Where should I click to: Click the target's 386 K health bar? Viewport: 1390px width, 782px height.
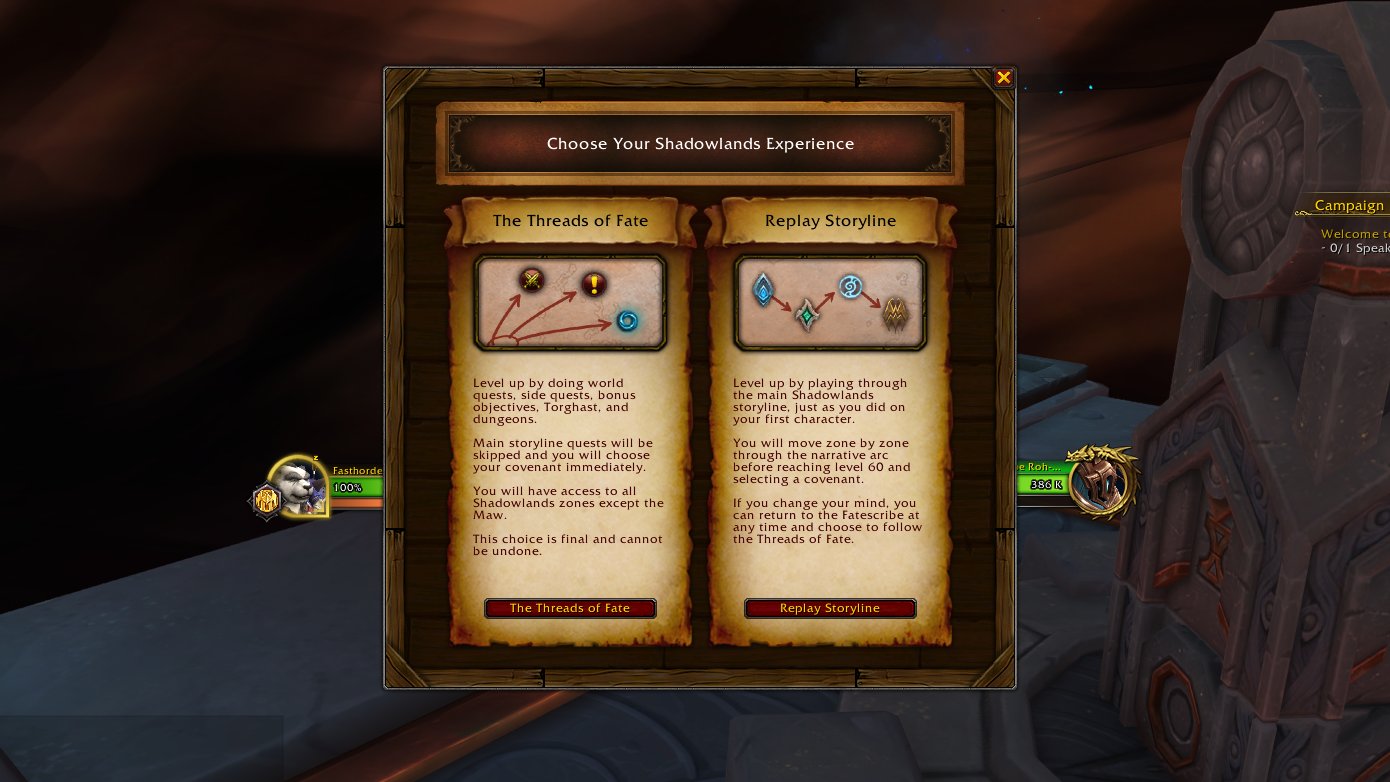pyautogui.click(x=1044, y=483)
